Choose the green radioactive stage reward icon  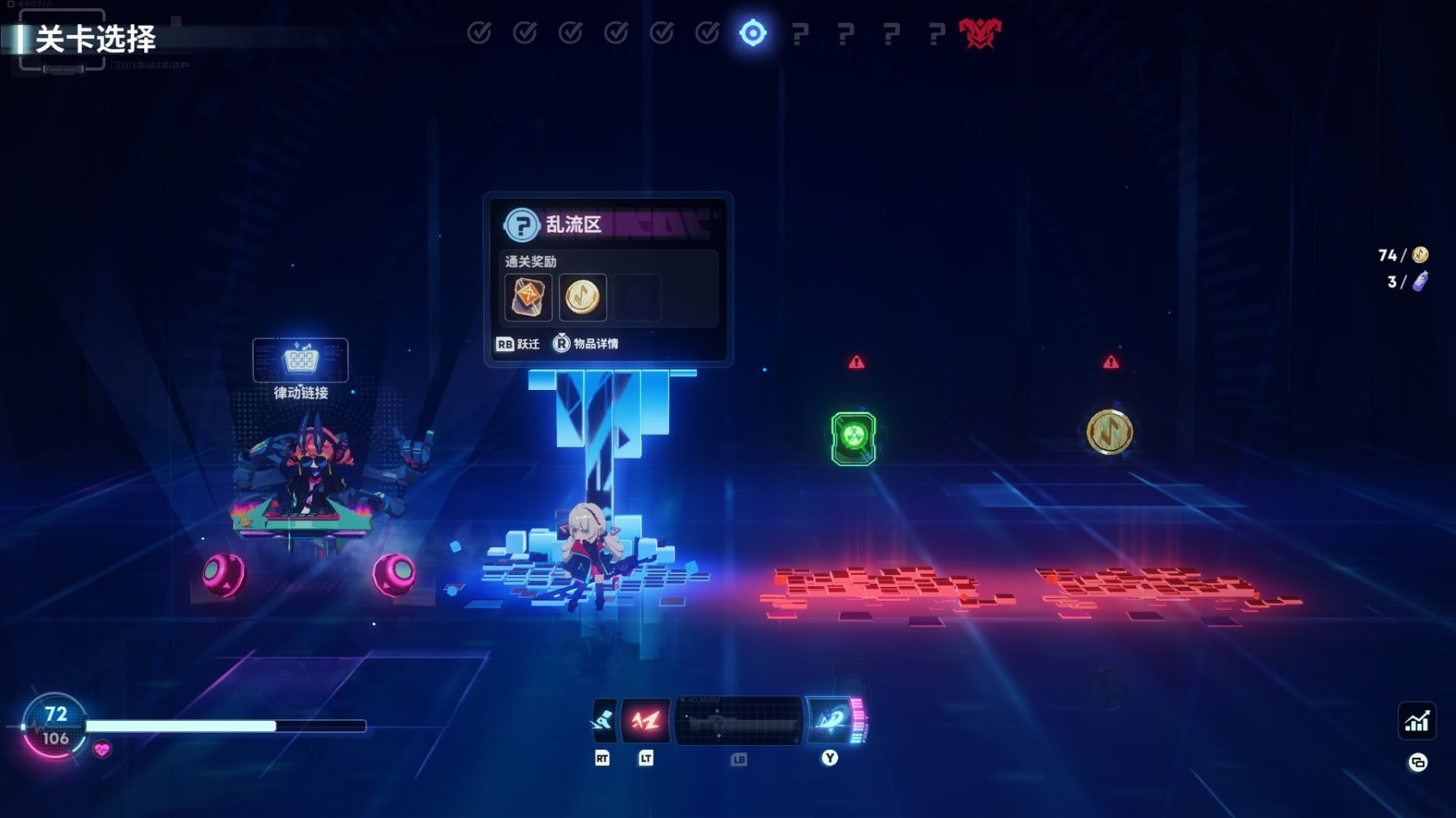click(853, 438)
